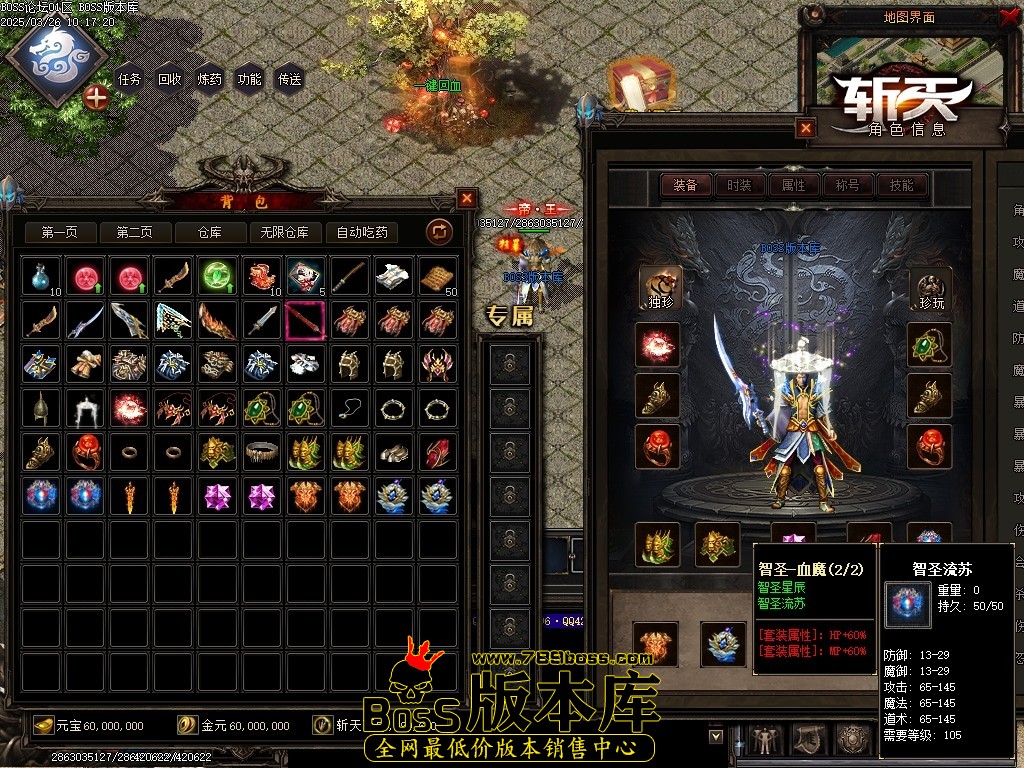
Task: Click the round refresh button in the bag
Action: [x=439, y=232]
